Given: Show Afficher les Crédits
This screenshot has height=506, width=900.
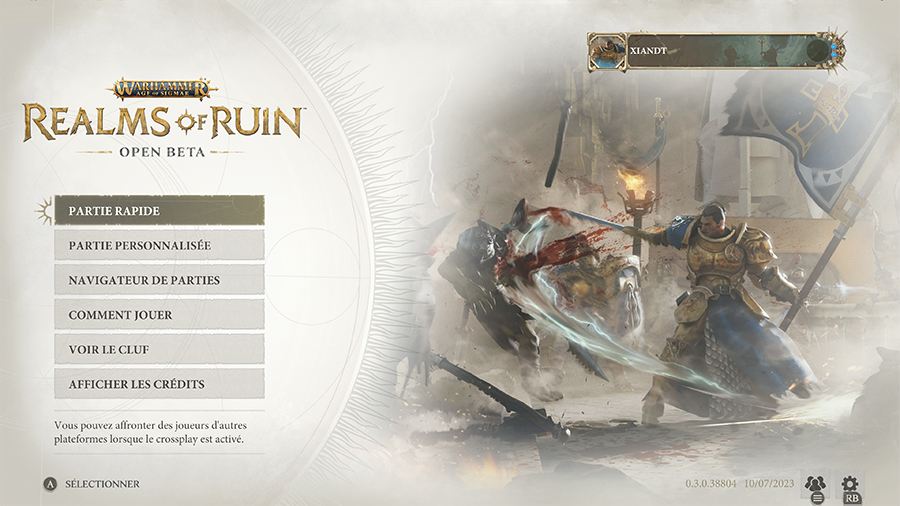Looking at the screenshot, I should coord(159,384).
